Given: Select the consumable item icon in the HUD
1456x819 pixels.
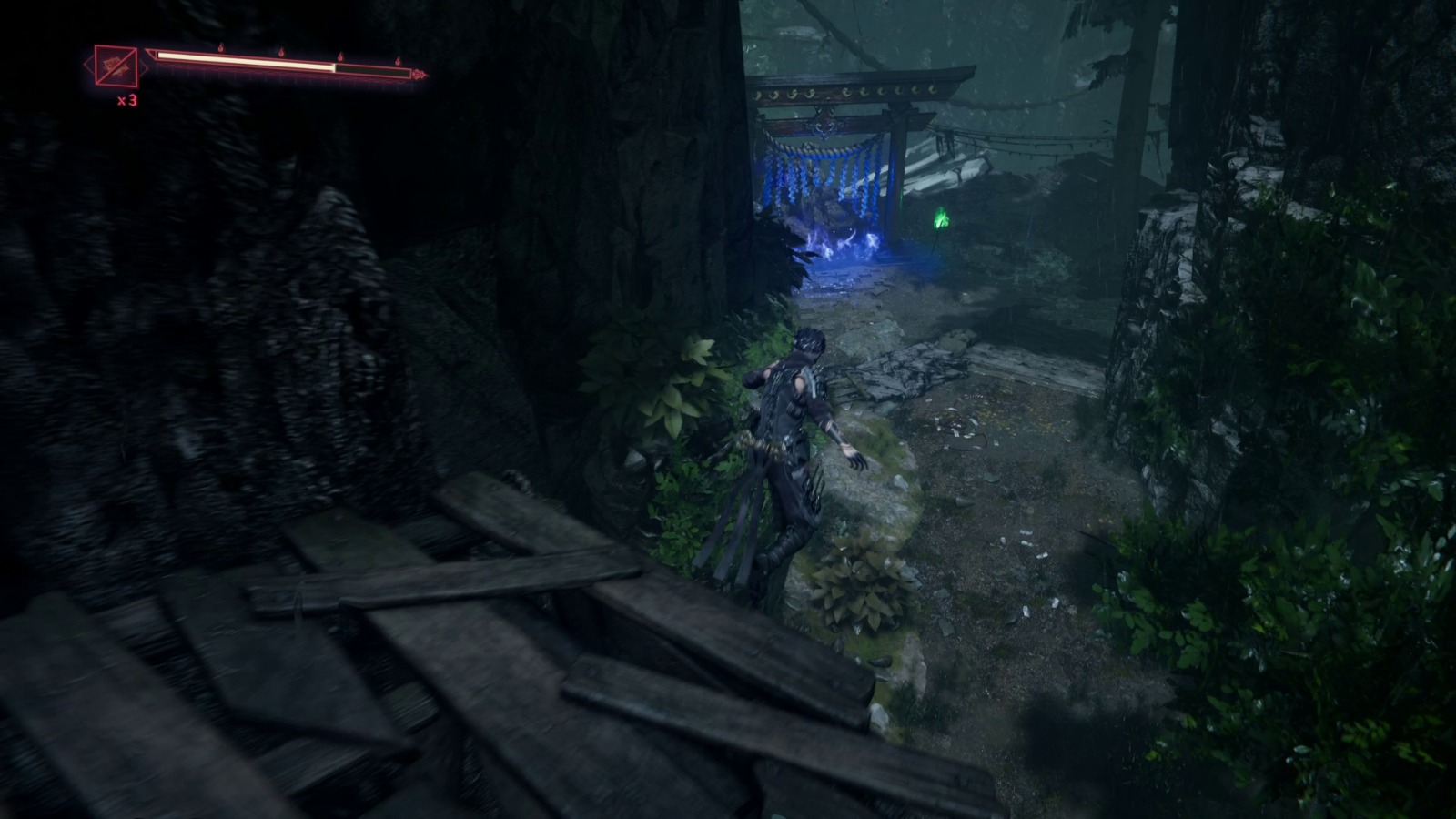Looking at the screenshot, I should tap(115, 66).
